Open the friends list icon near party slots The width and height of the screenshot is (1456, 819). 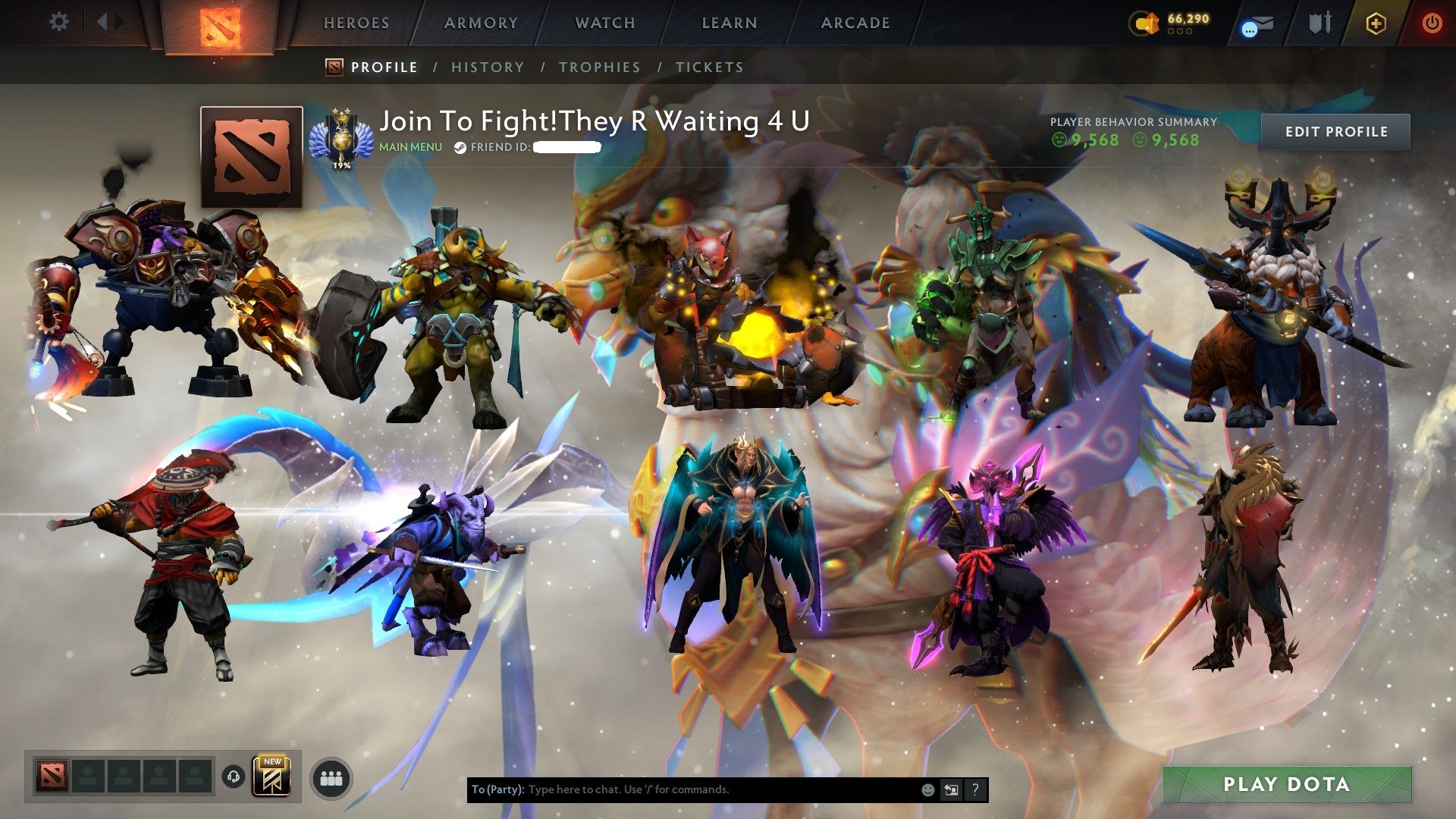[331, 778]
